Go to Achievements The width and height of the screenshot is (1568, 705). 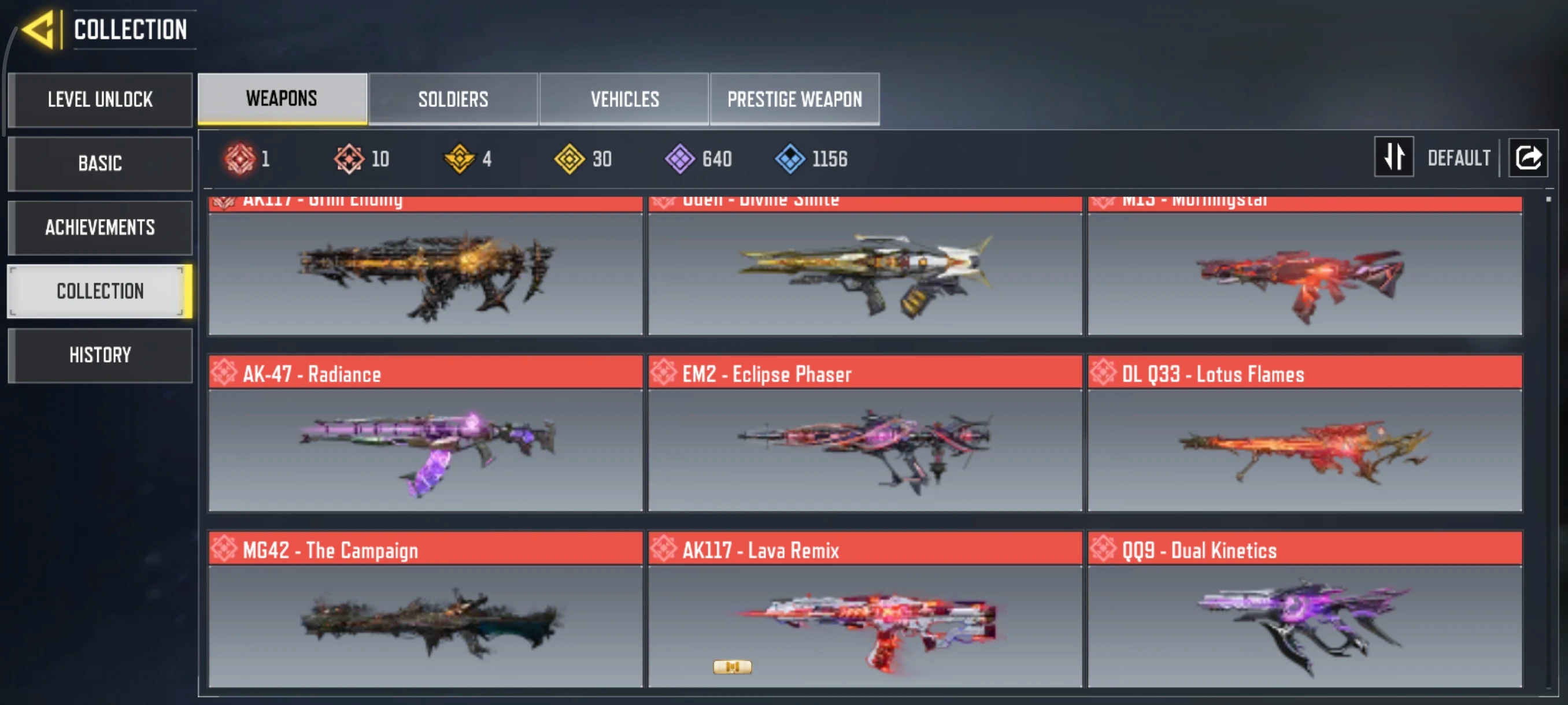tap(101, 228)
